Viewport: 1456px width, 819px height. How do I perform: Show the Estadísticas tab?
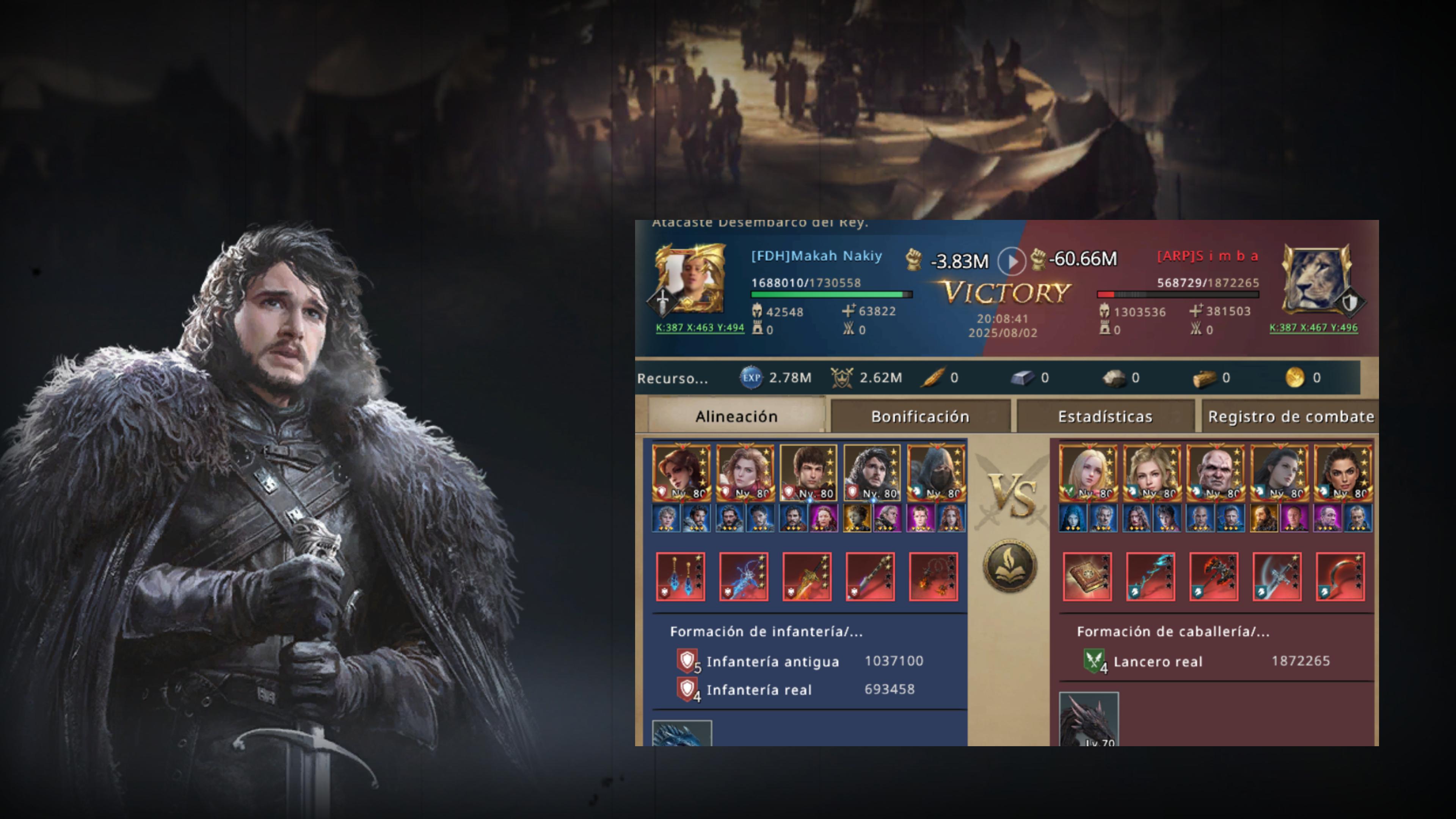coord(1105,417)
